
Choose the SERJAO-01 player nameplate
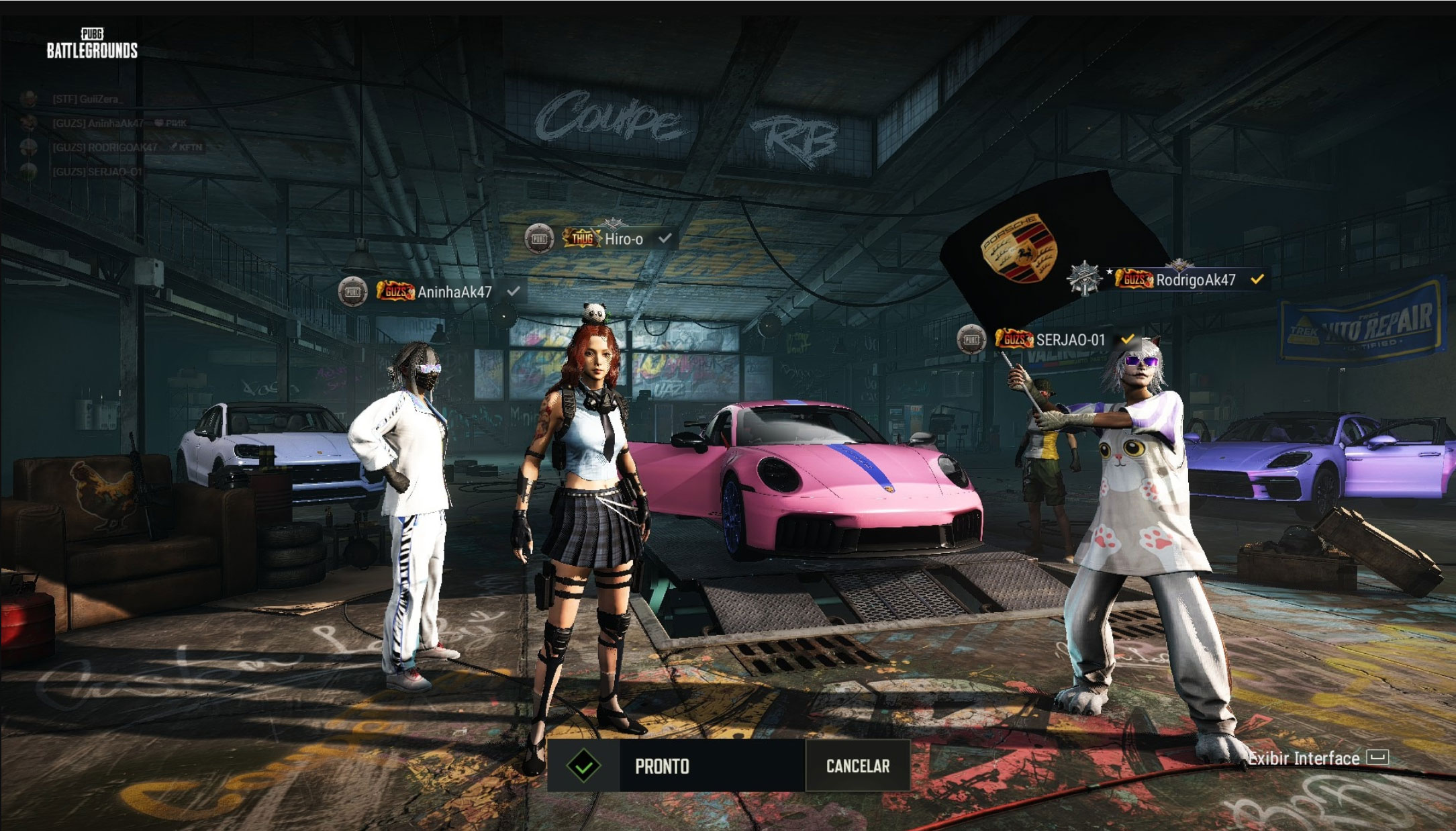(x=1069, y=340)
